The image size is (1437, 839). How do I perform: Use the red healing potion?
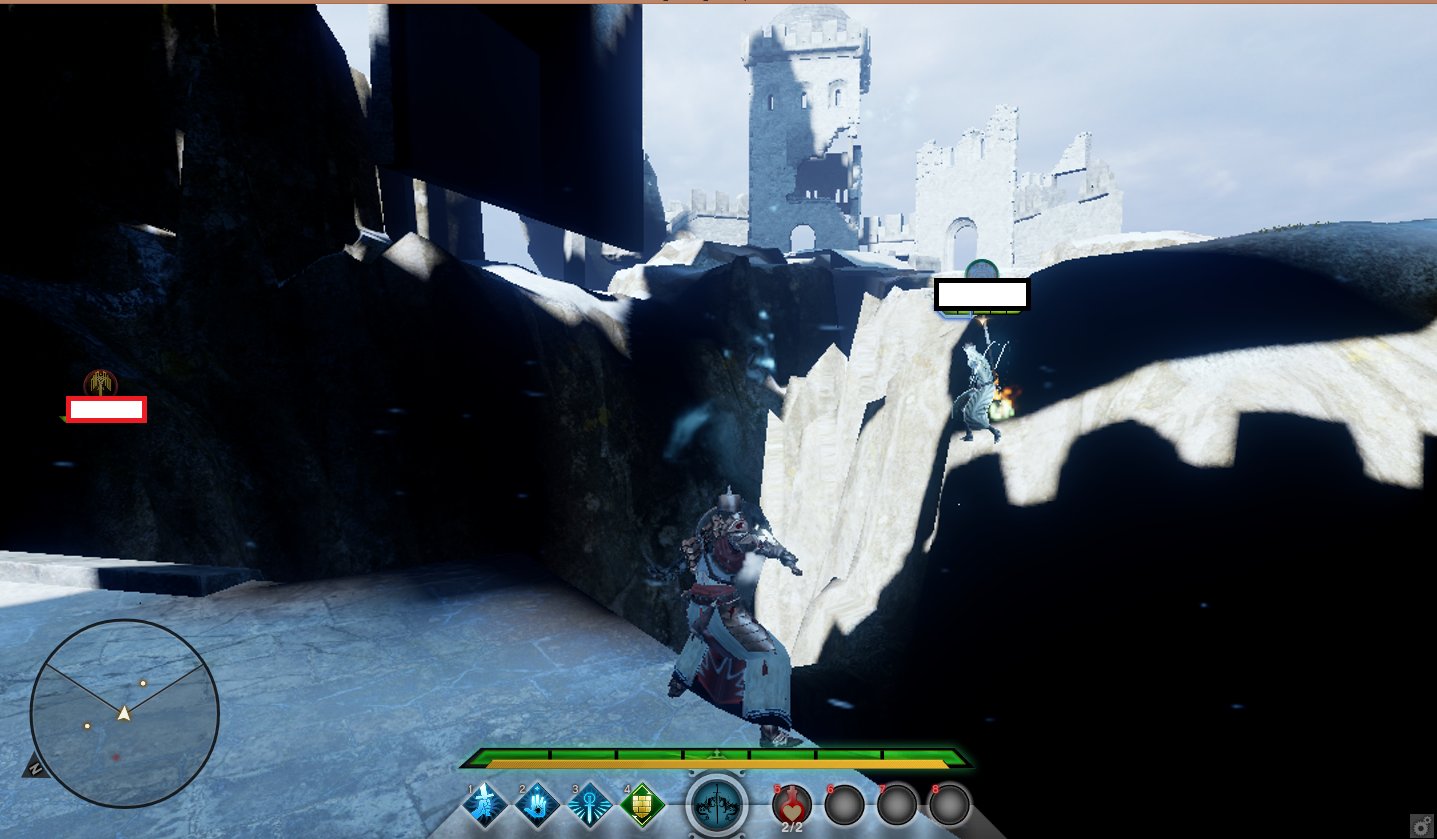(792, 803)
